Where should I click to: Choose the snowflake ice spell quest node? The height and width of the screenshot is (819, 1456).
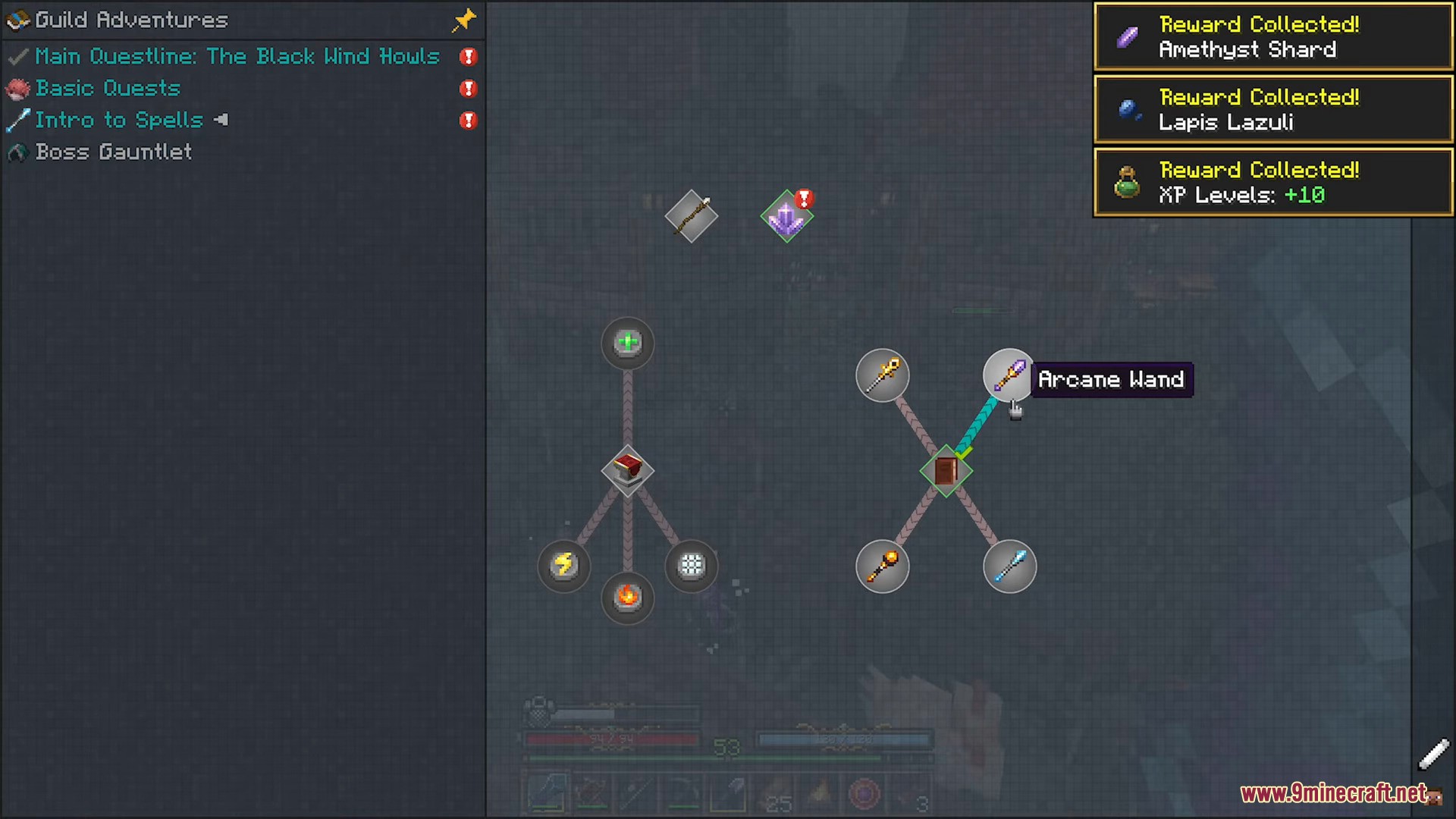[691, 566]
